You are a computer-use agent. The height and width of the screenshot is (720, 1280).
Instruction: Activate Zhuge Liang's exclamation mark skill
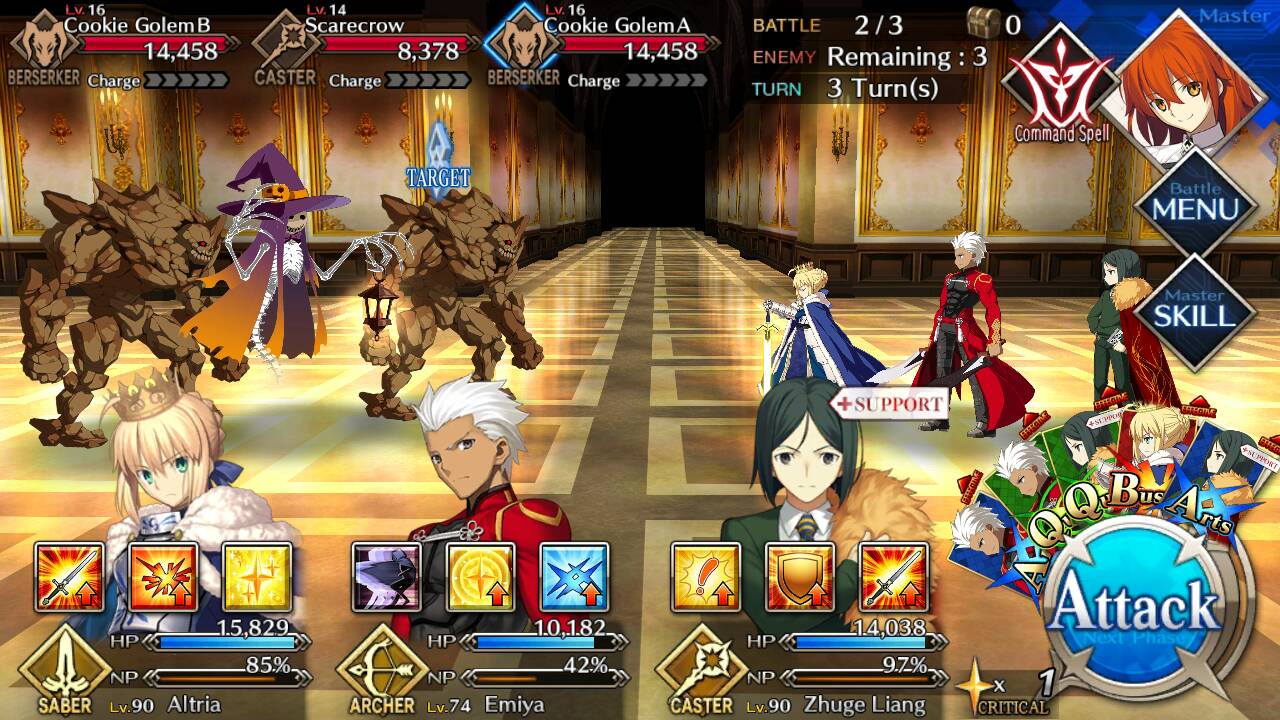click(706, 577)
